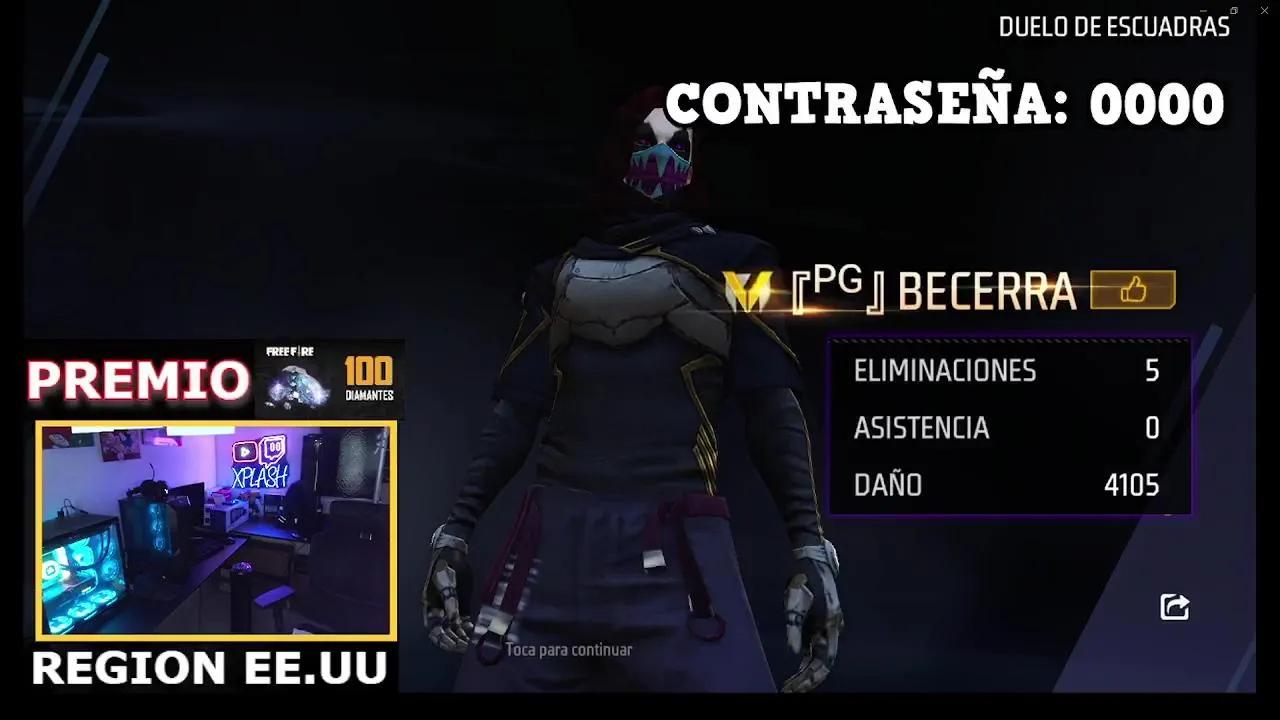This screenshot has width=1280, height=720.
Task: Click the Free Fire logo on the PREMIO banner
Action: [x=289, y=352]
